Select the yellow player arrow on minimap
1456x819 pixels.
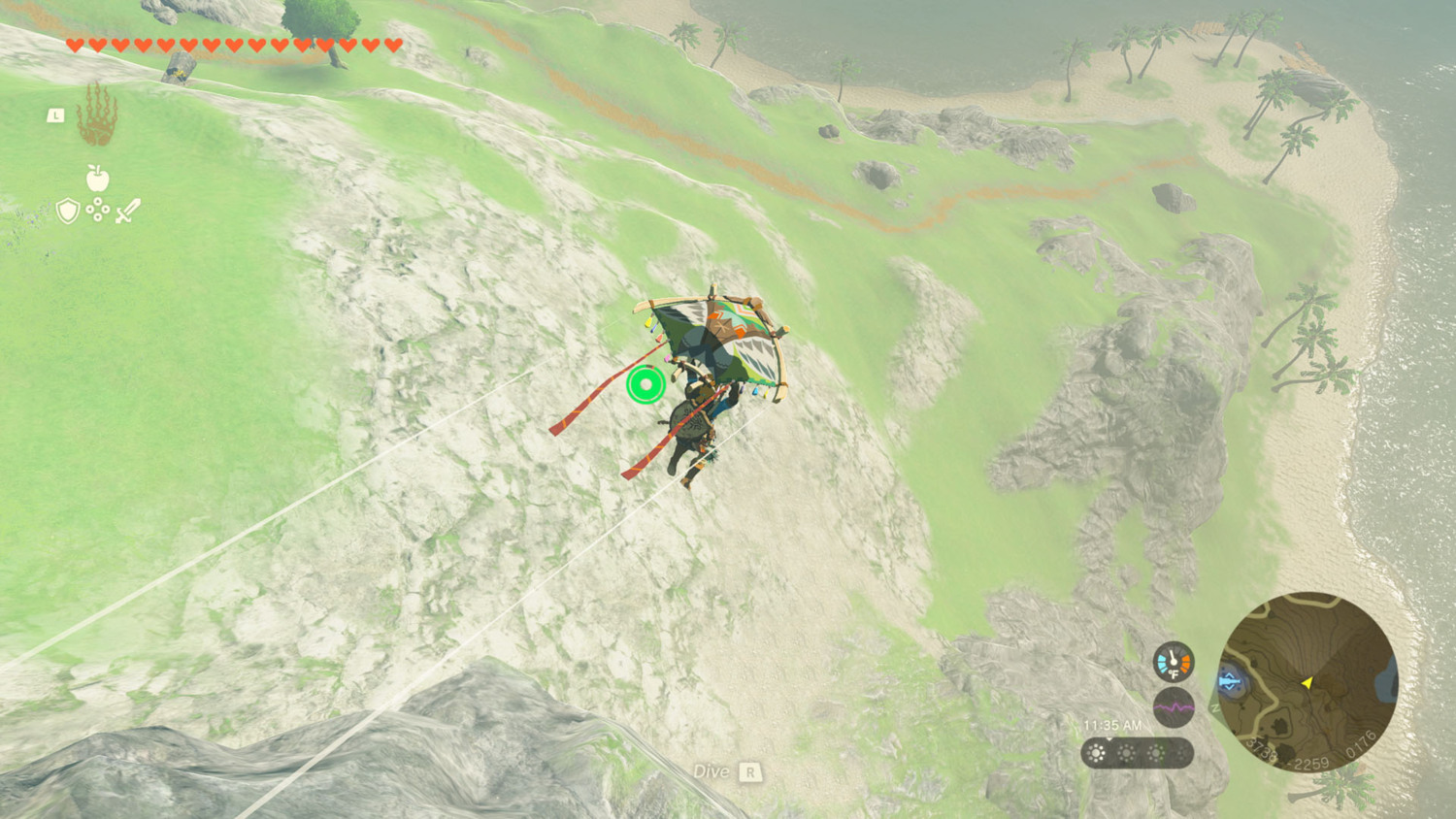point(1307,682)
